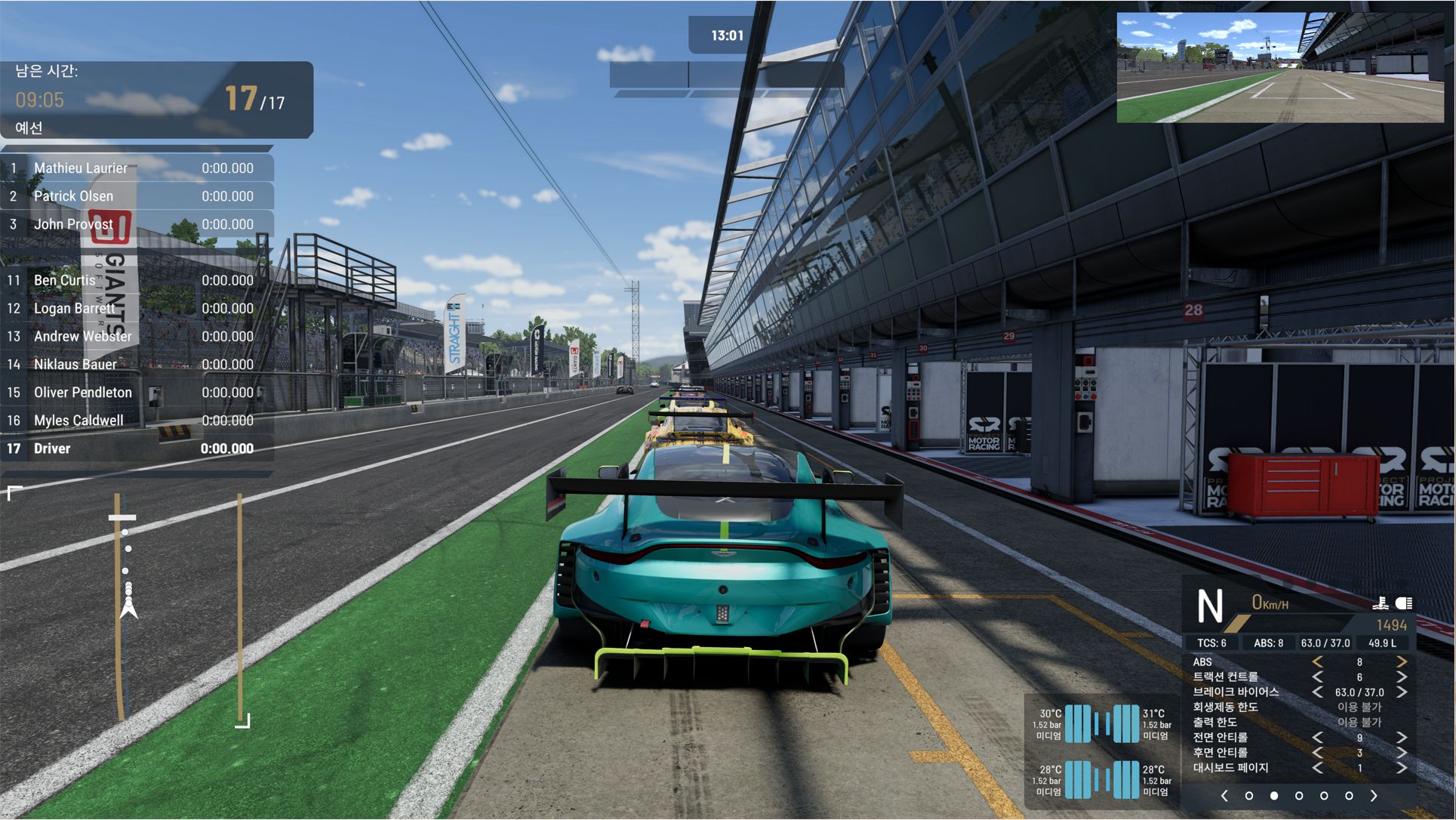Increase the ABS level
The width and height of the screenshot is (1456, 820).
pyautogui.click(x=1401, y=662)
